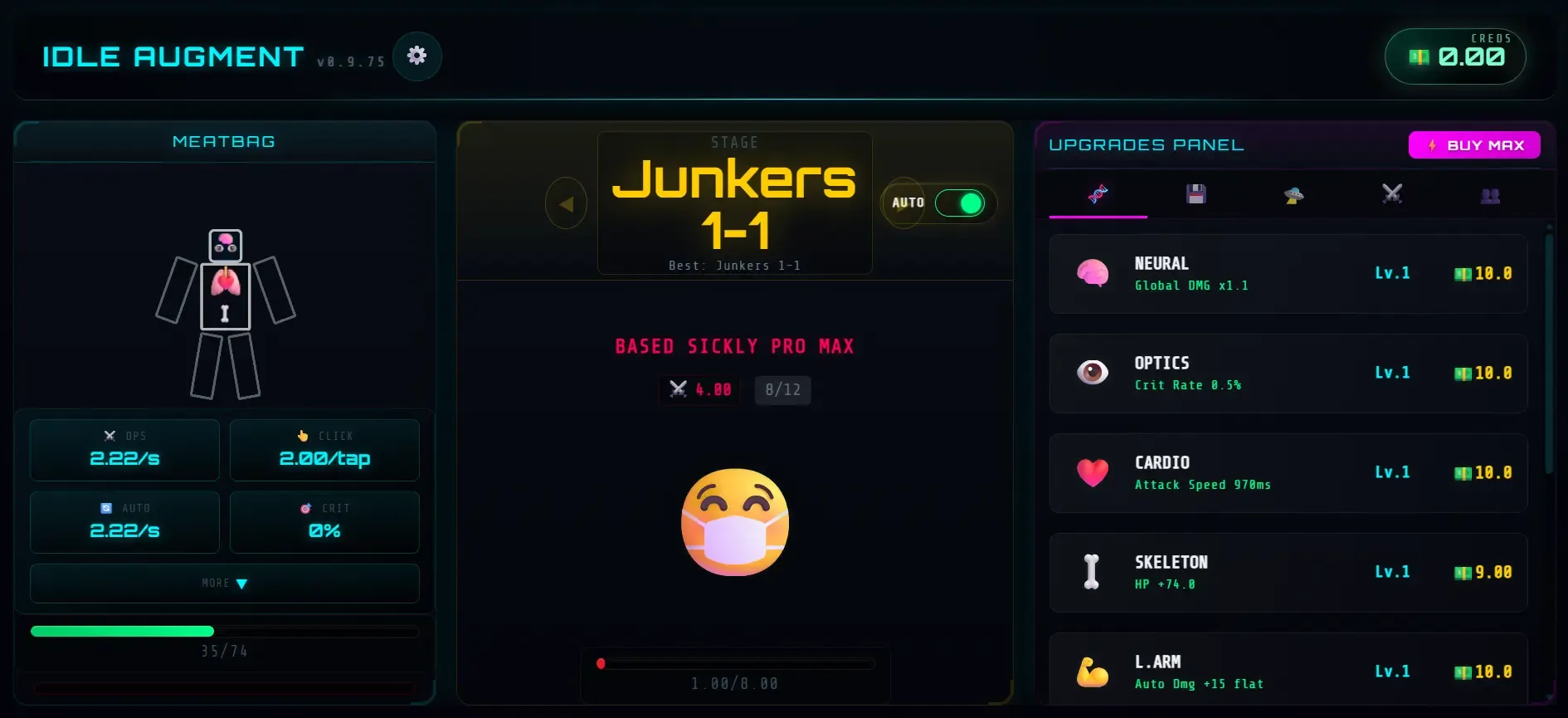Tap the masked face enemy to attack

(734, 523)
